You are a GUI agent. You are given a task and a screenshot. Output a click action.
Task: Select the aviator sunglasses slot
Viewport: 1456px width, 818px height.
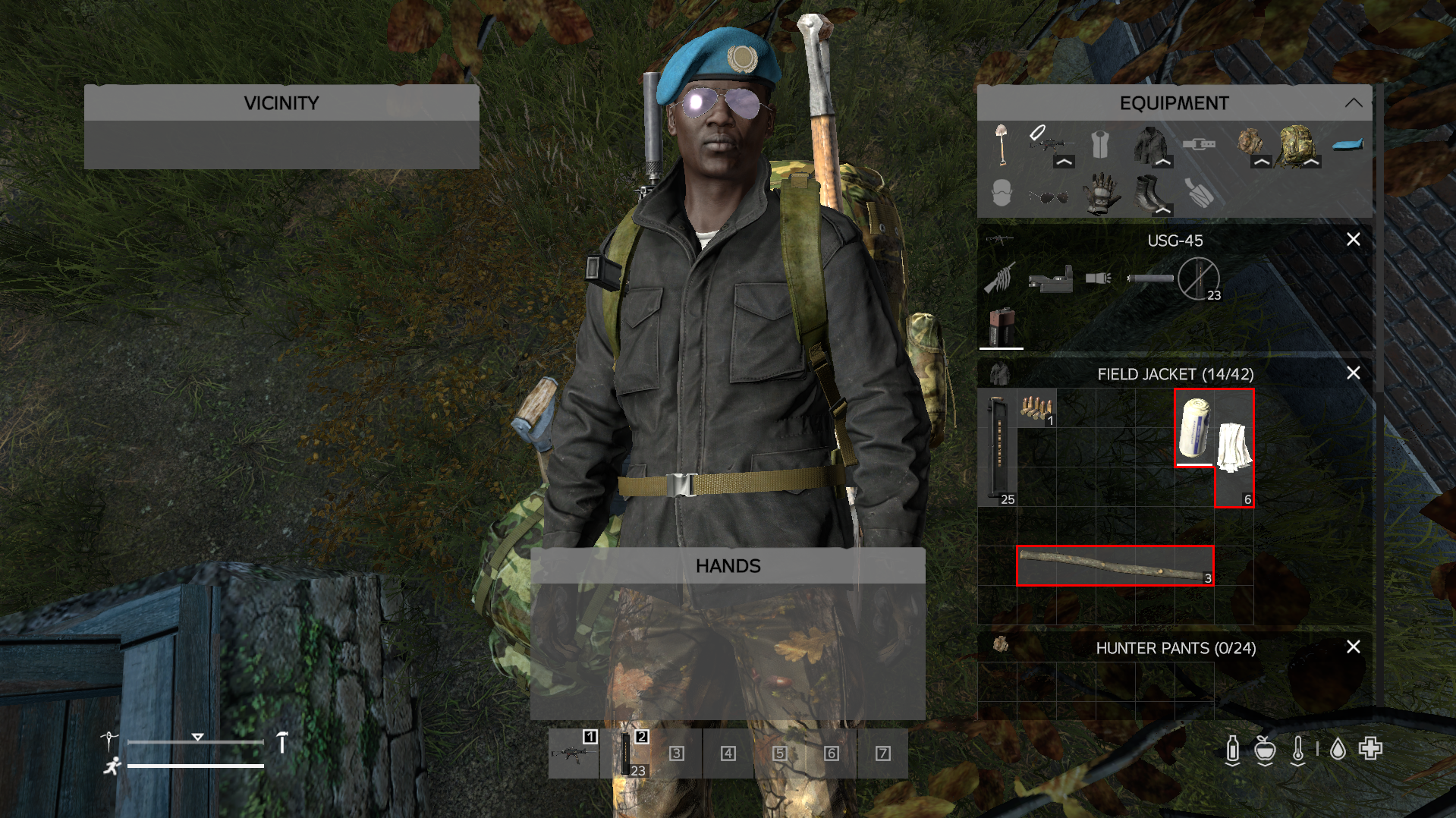point(1049,197)
